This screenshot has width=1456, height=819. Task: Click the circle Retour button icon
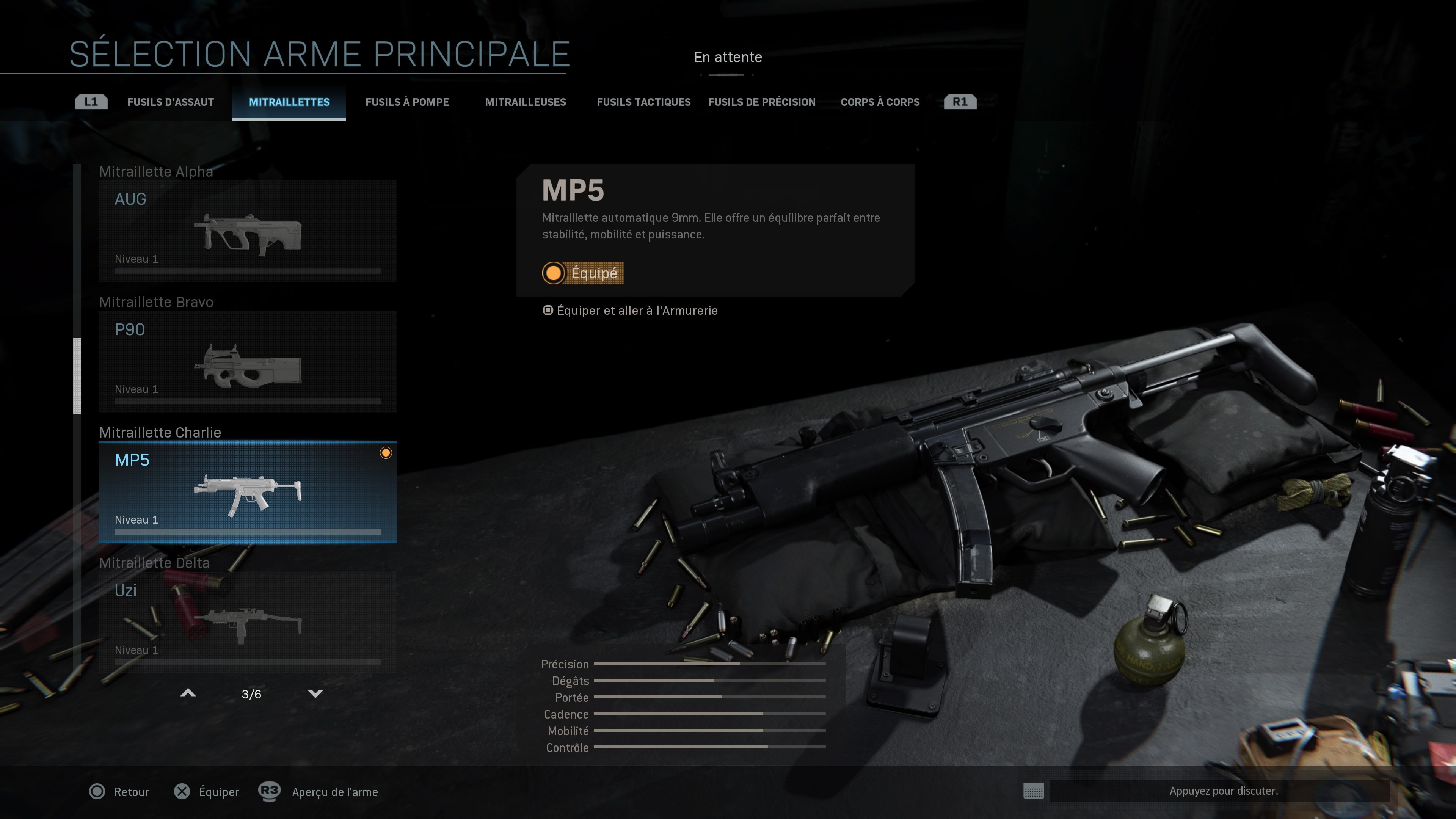98,792
